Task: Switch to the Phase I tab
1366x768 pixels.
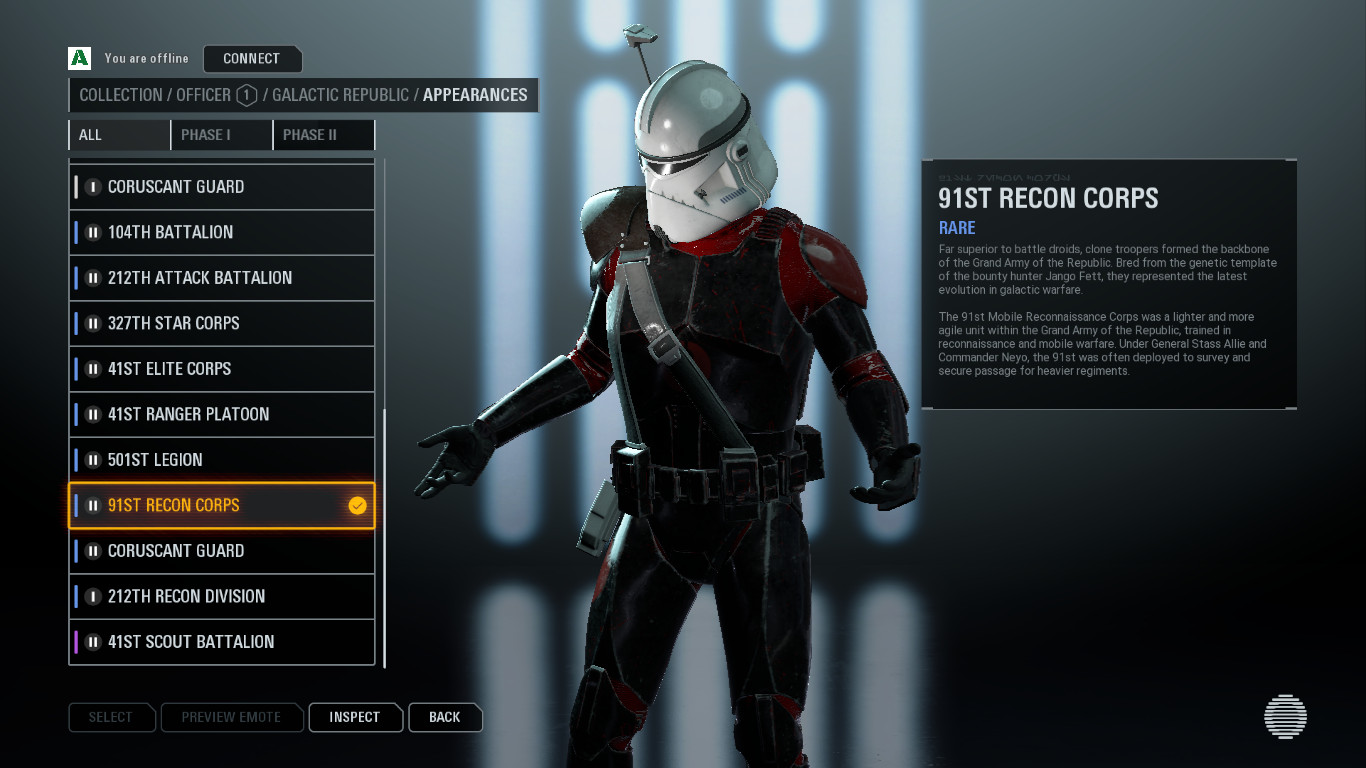Action: (221, 134)
